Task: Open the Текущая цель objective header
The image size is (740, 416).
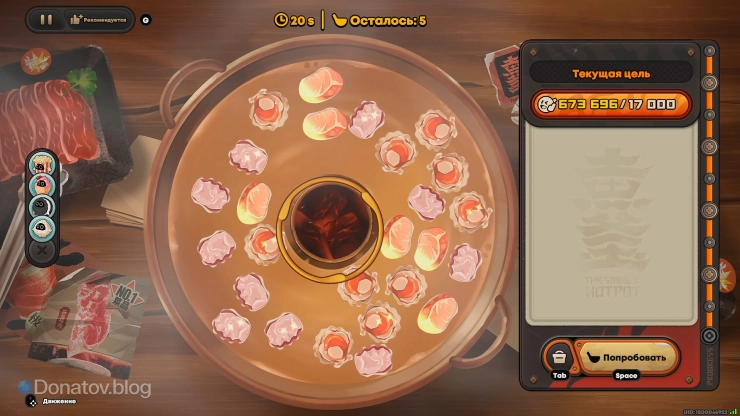Action: pos(610,73)
